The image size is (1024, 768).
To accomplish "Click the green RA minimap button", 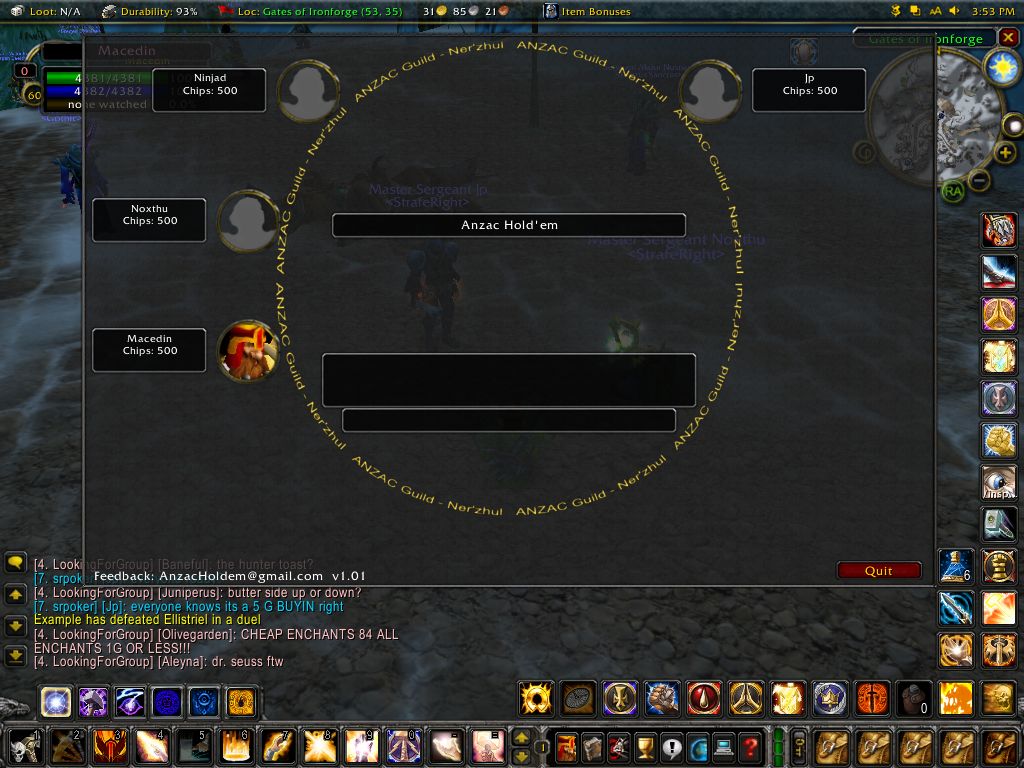I will pos(952,190).
